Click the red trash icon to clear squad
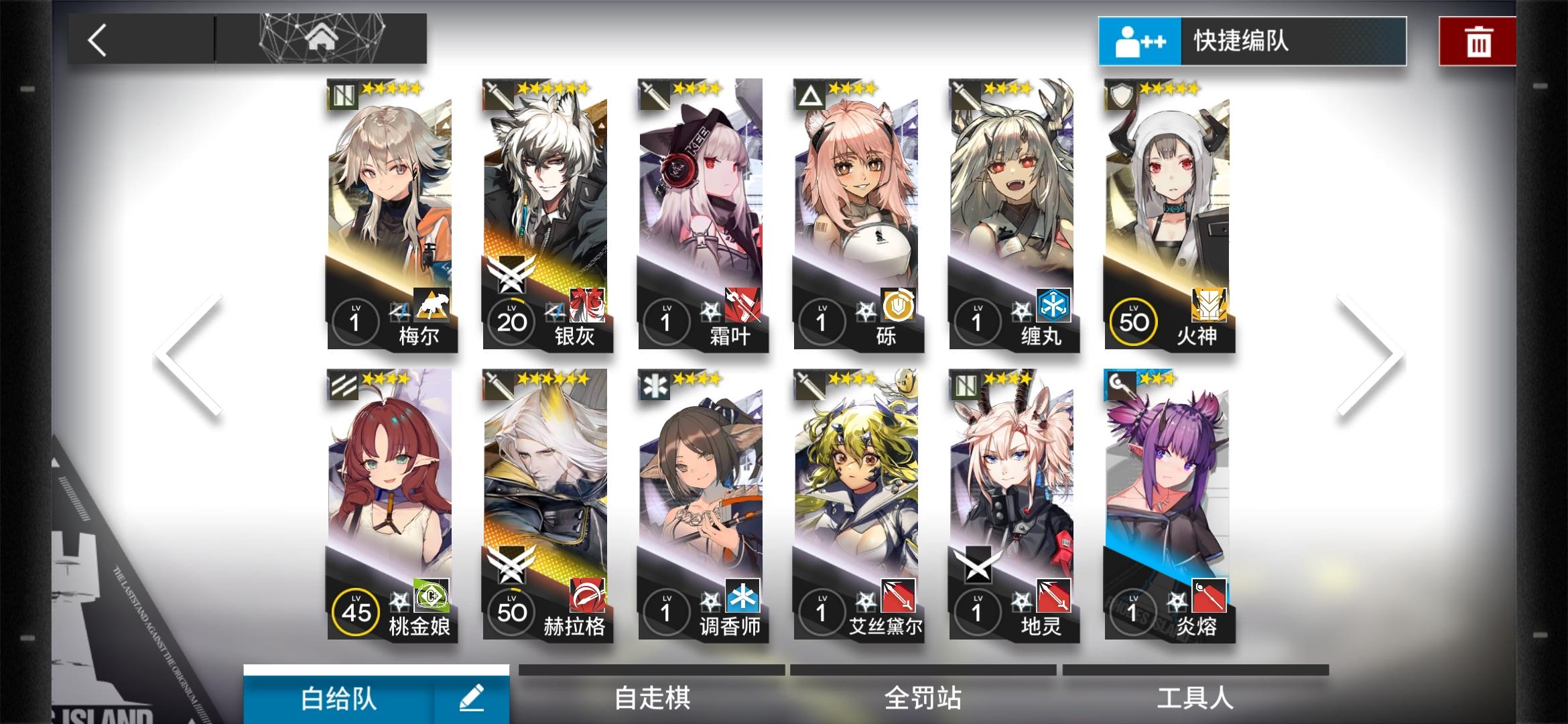Image resolution: width=1568 pixels, height=724 pixels. tap(1477, 42)
